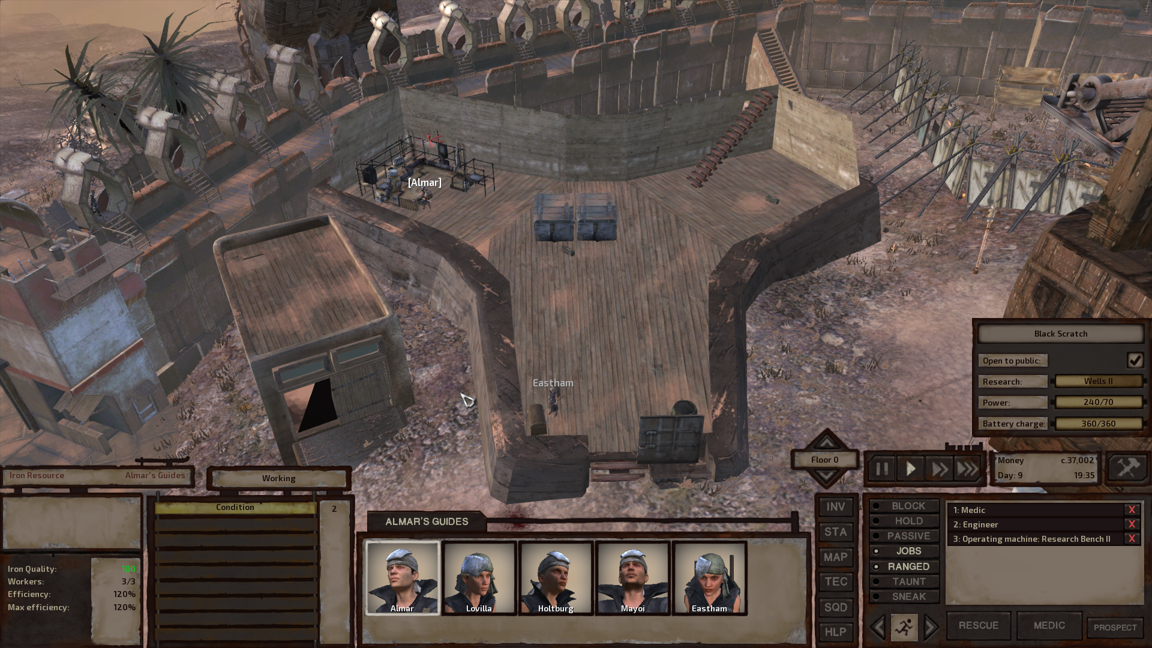Remove the Operating machine Research Bench job

[x=1131, y=539]
